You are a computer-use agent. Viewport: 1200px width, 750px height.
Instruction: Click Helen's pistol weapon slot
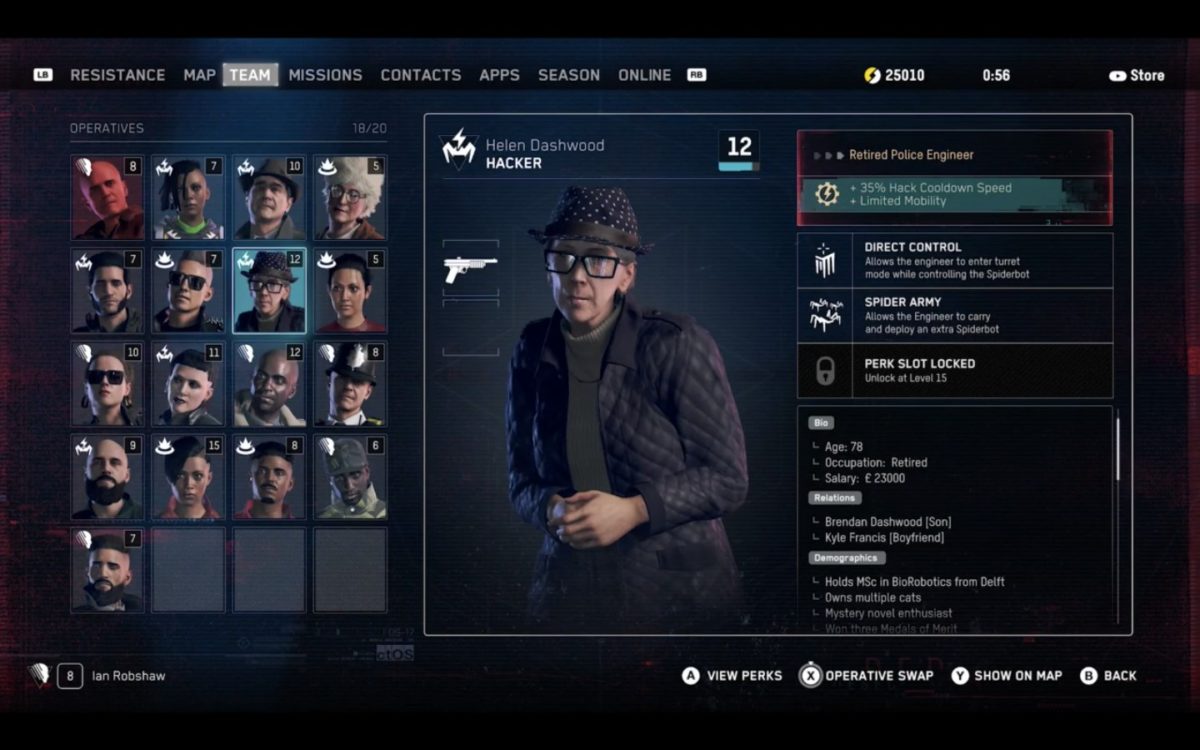tap(470, 267)
